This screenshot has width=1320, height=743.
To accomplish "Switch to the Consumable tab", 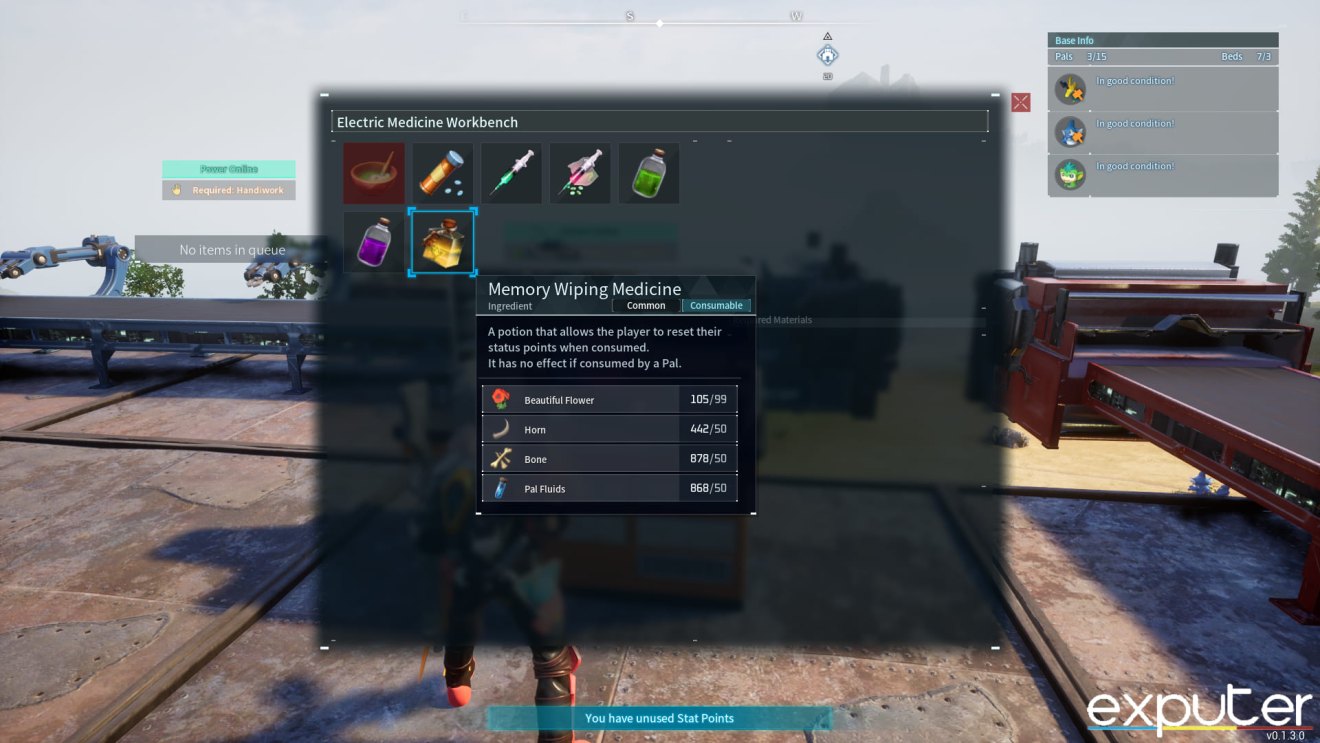I will pyautogui.click(x=716, y=305).
